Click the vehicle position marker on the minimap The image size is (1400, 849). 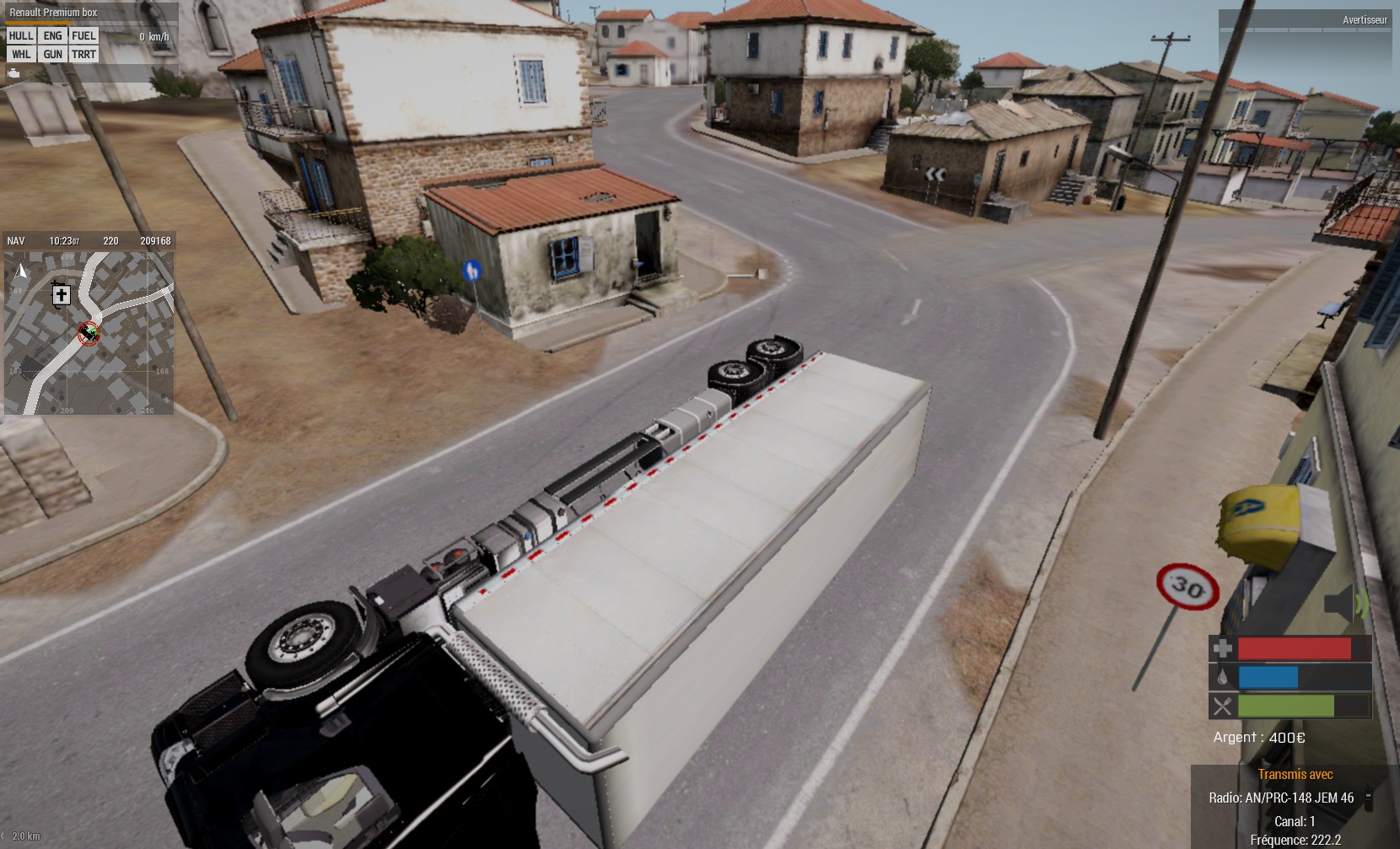(x=88, y=333)
